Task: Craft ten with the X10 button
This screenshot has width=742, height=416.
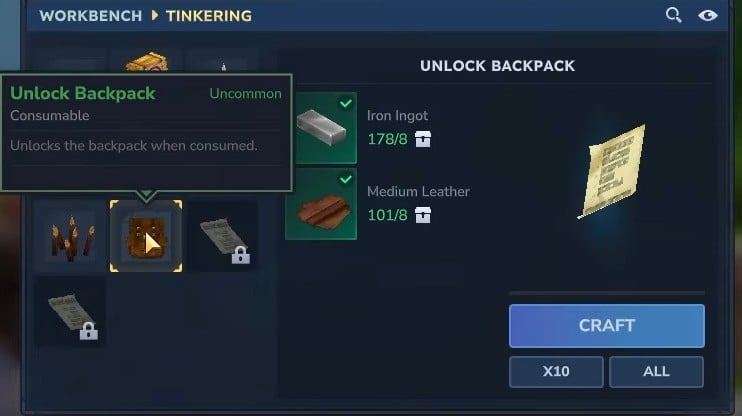Action: click(x=556, y=371)
